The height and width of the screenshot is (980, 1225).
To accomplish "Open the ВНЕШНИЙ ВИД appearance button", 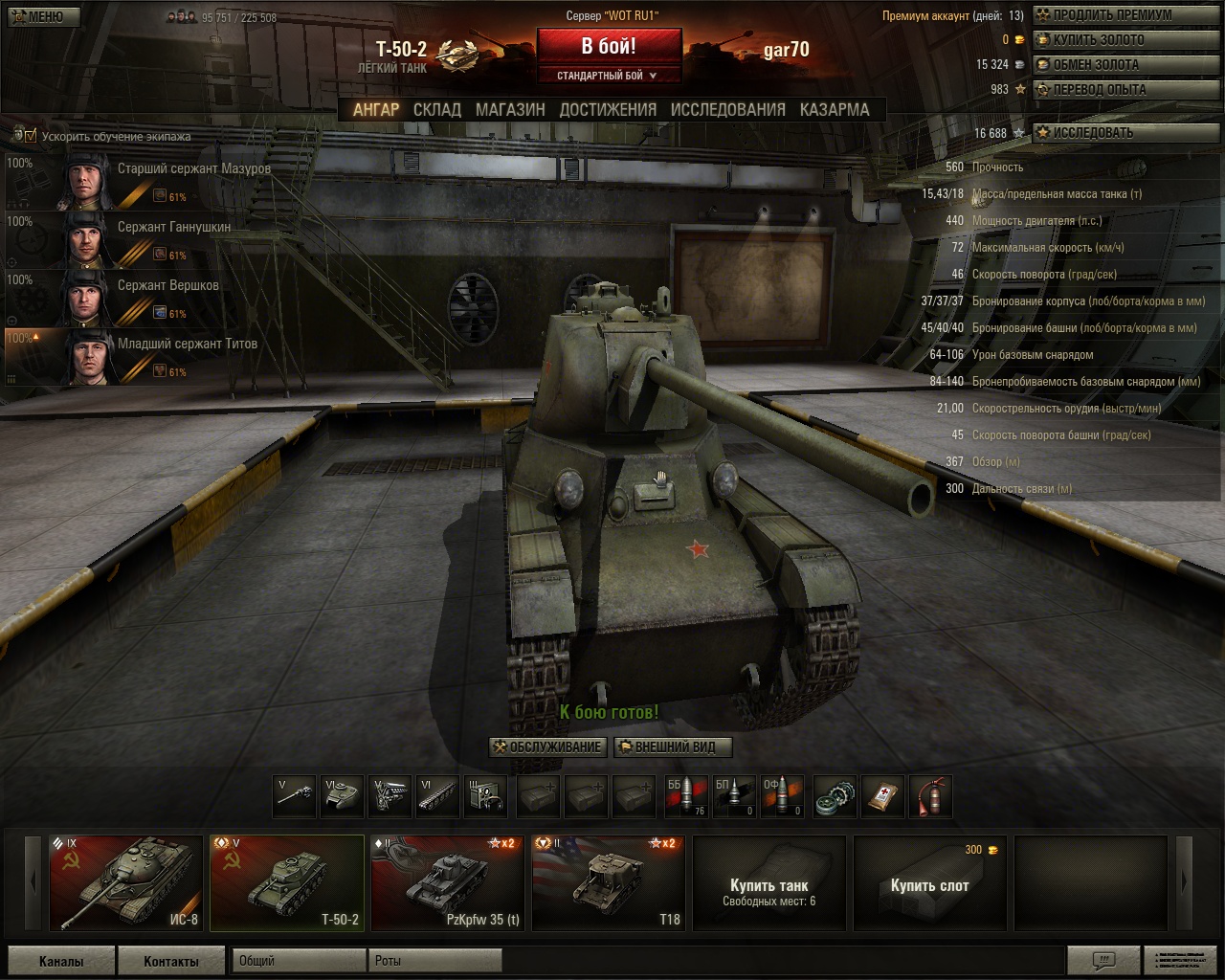I will (x=672, y=747).
